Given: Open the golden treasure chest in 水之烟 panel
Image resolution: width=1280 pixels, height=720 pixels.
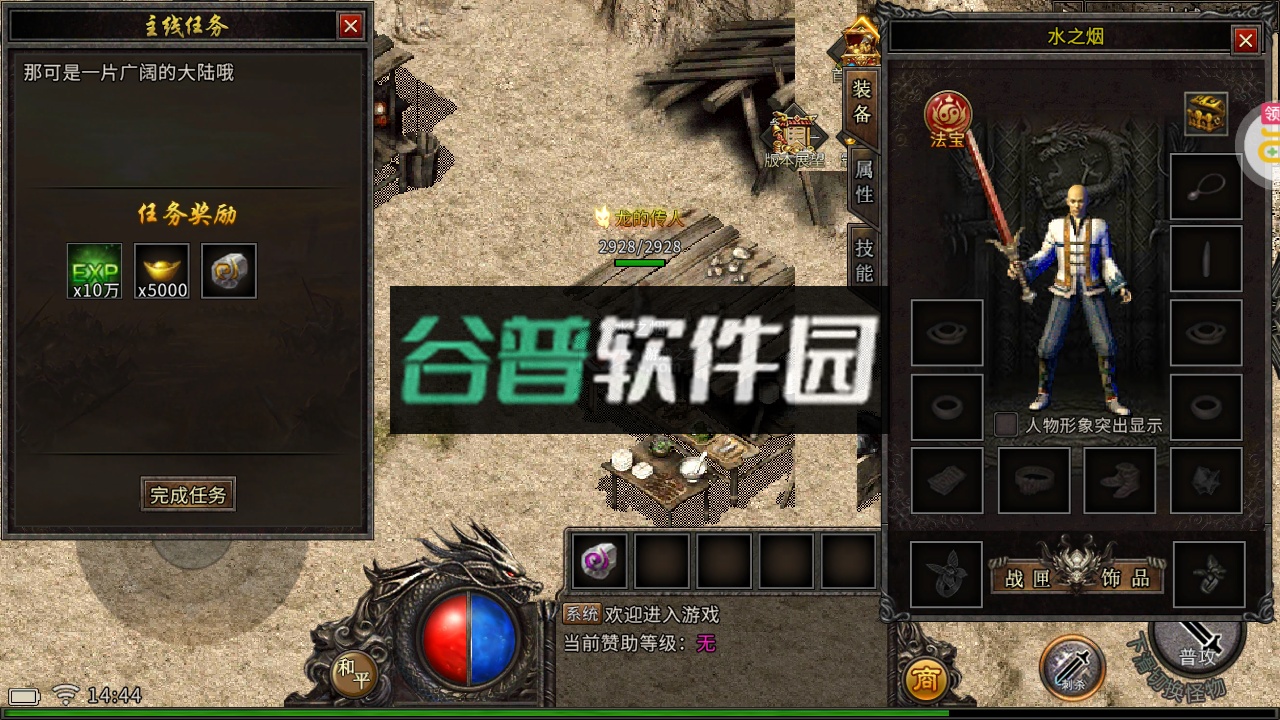Looking at the screenshot, I should [1205, 115].
